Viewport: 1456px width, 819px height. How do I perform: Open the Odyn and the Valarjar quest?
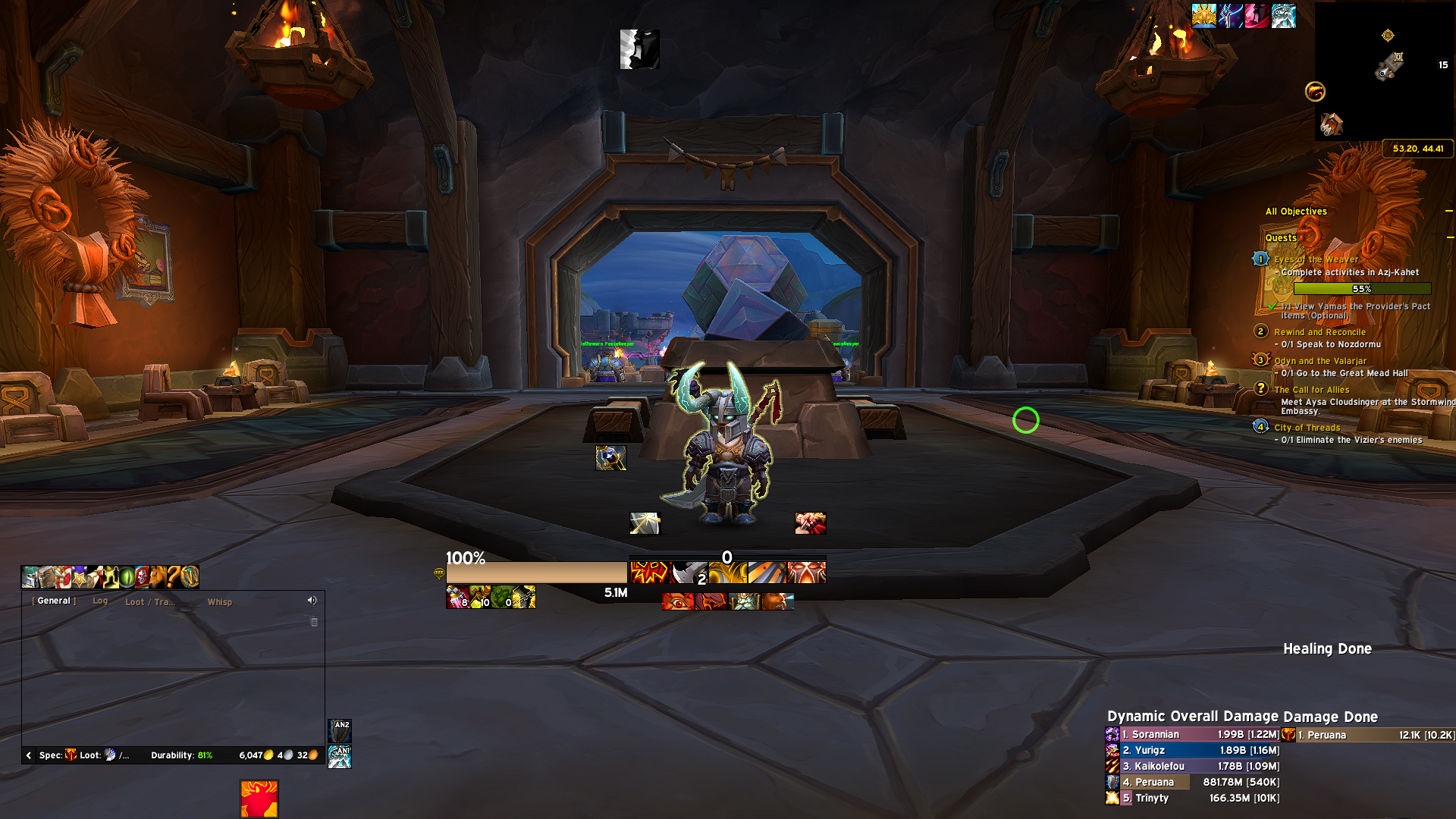pyautogui.click(x=1320, y=361)
